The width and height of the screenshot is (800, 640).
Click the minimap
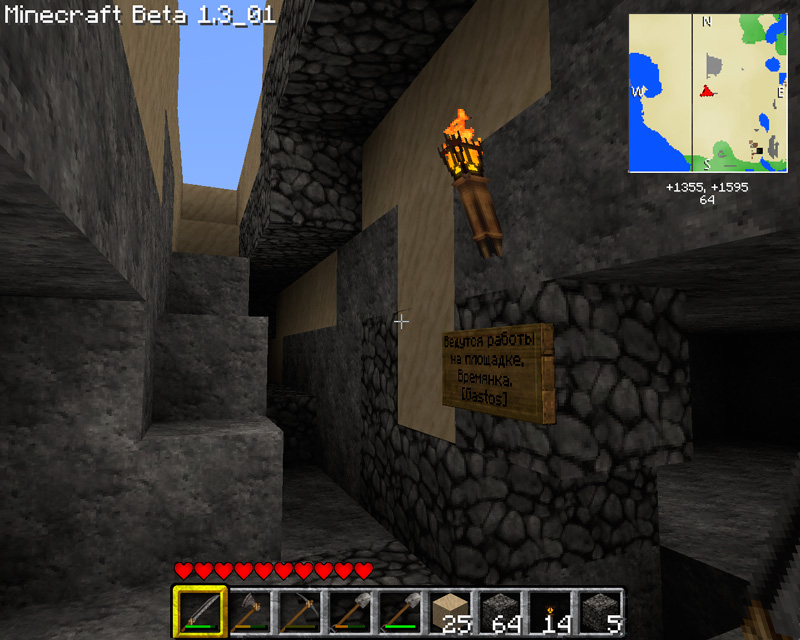(x=707, y=92)
